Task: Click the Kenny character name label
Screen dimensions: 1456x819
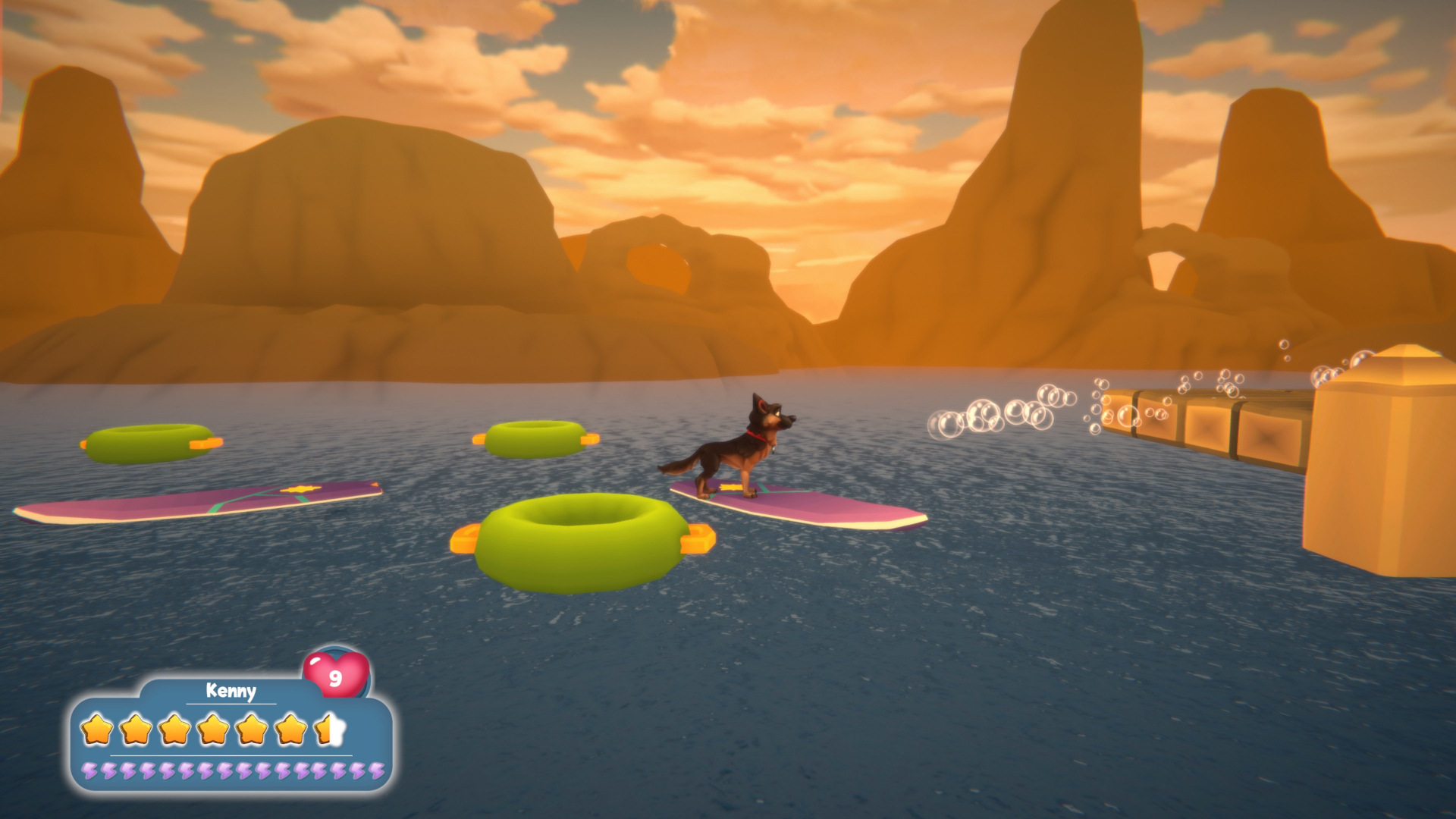Action: (x=231, y=691)
